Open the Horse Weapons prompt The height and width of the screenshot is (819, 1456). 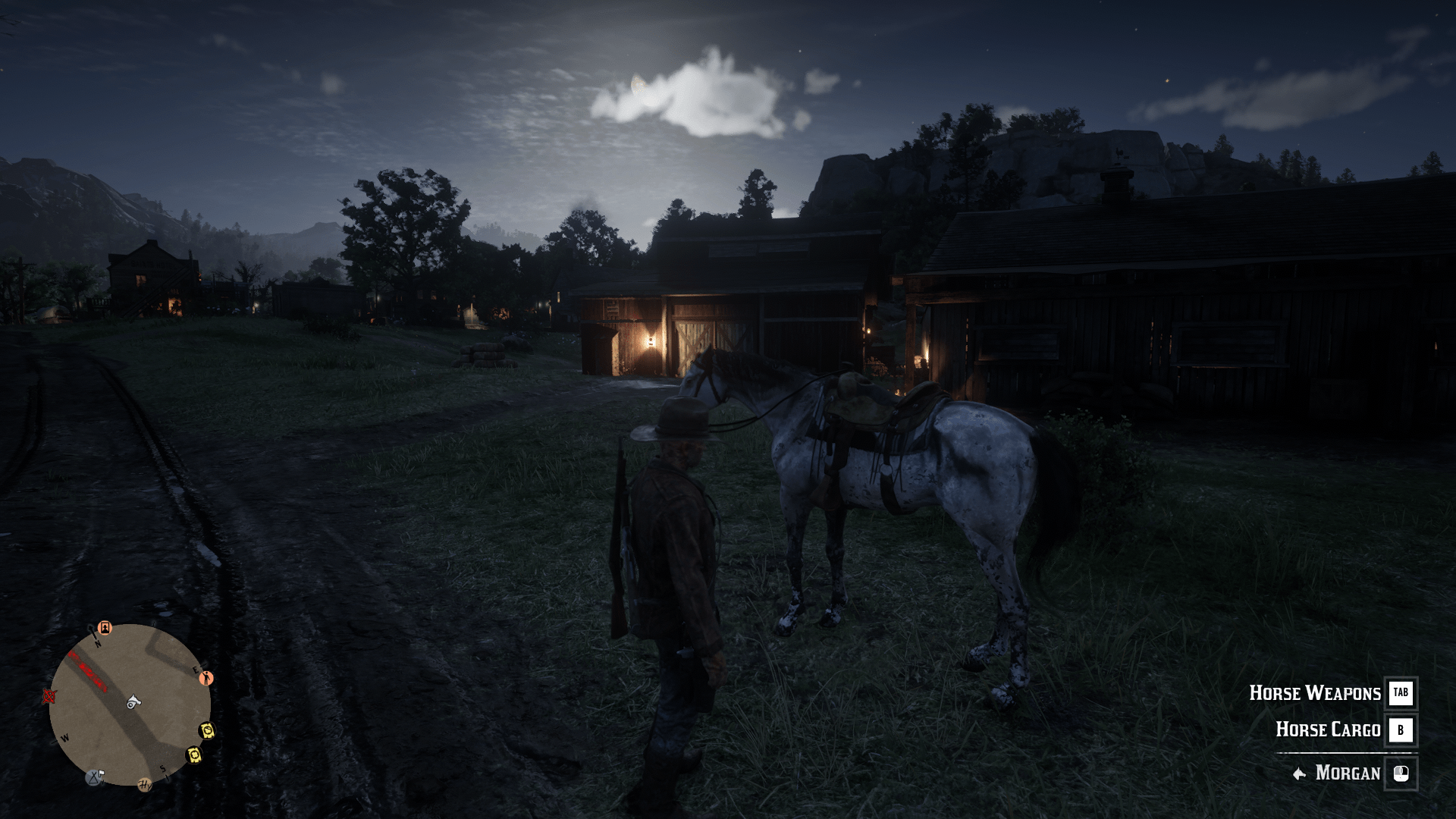pos(1314,692)
